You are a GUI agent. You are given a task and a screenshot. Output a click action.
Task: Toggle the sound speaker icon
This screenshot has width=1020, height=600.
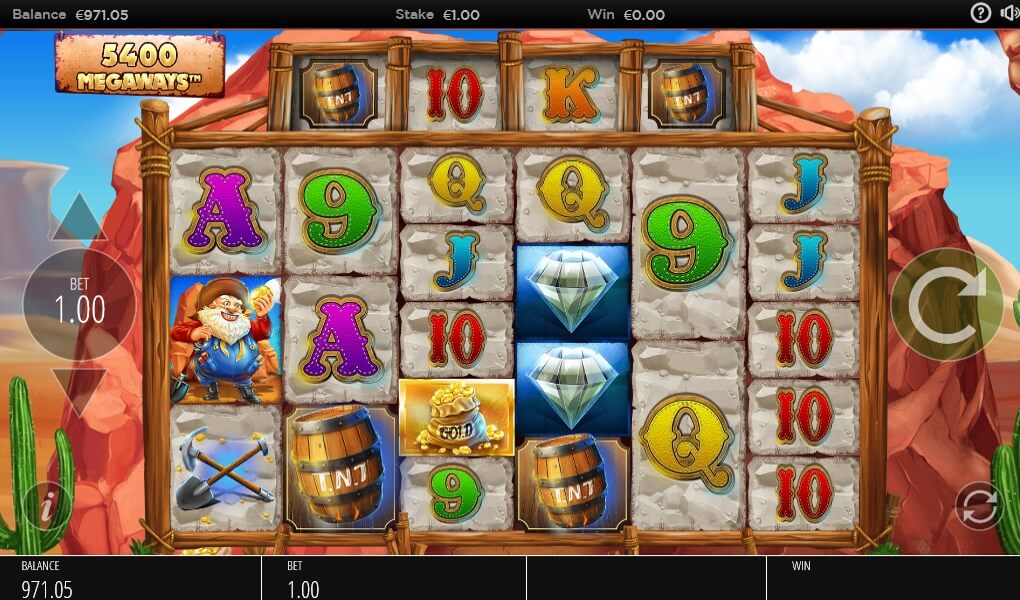tap(1009, 13)
